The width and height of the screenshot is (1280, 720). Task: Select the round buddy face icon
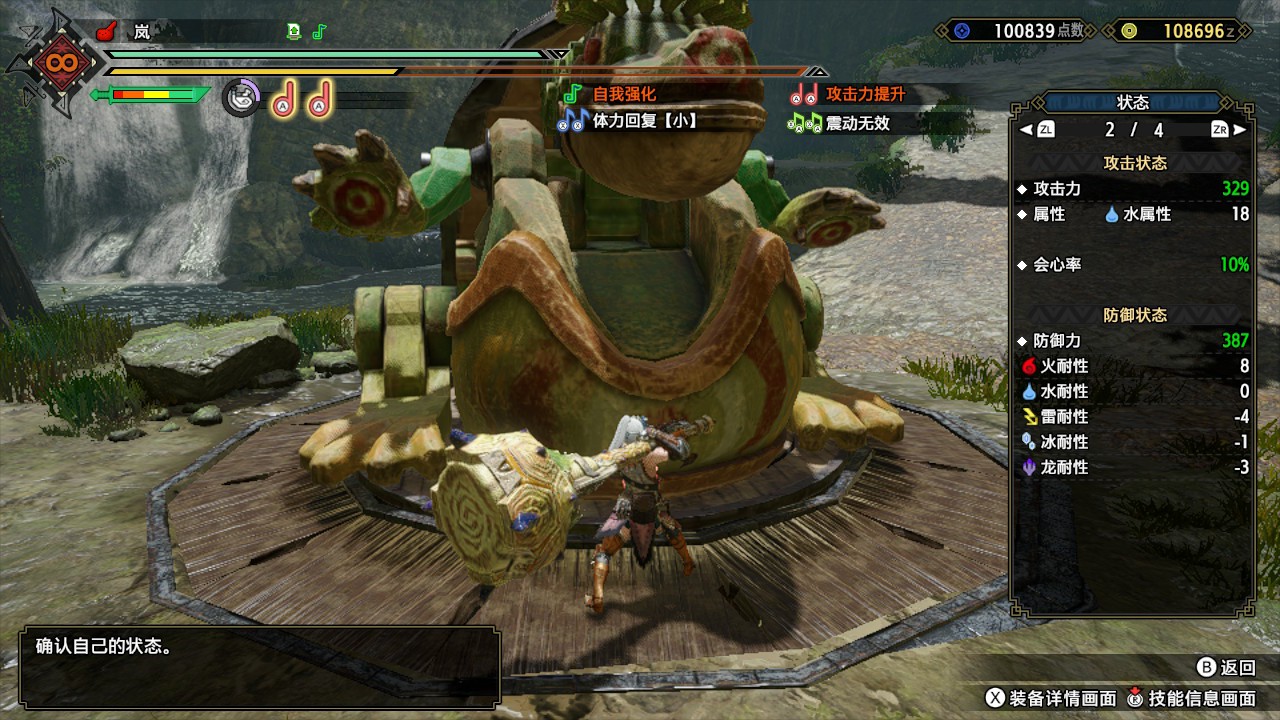click(239, 98)
